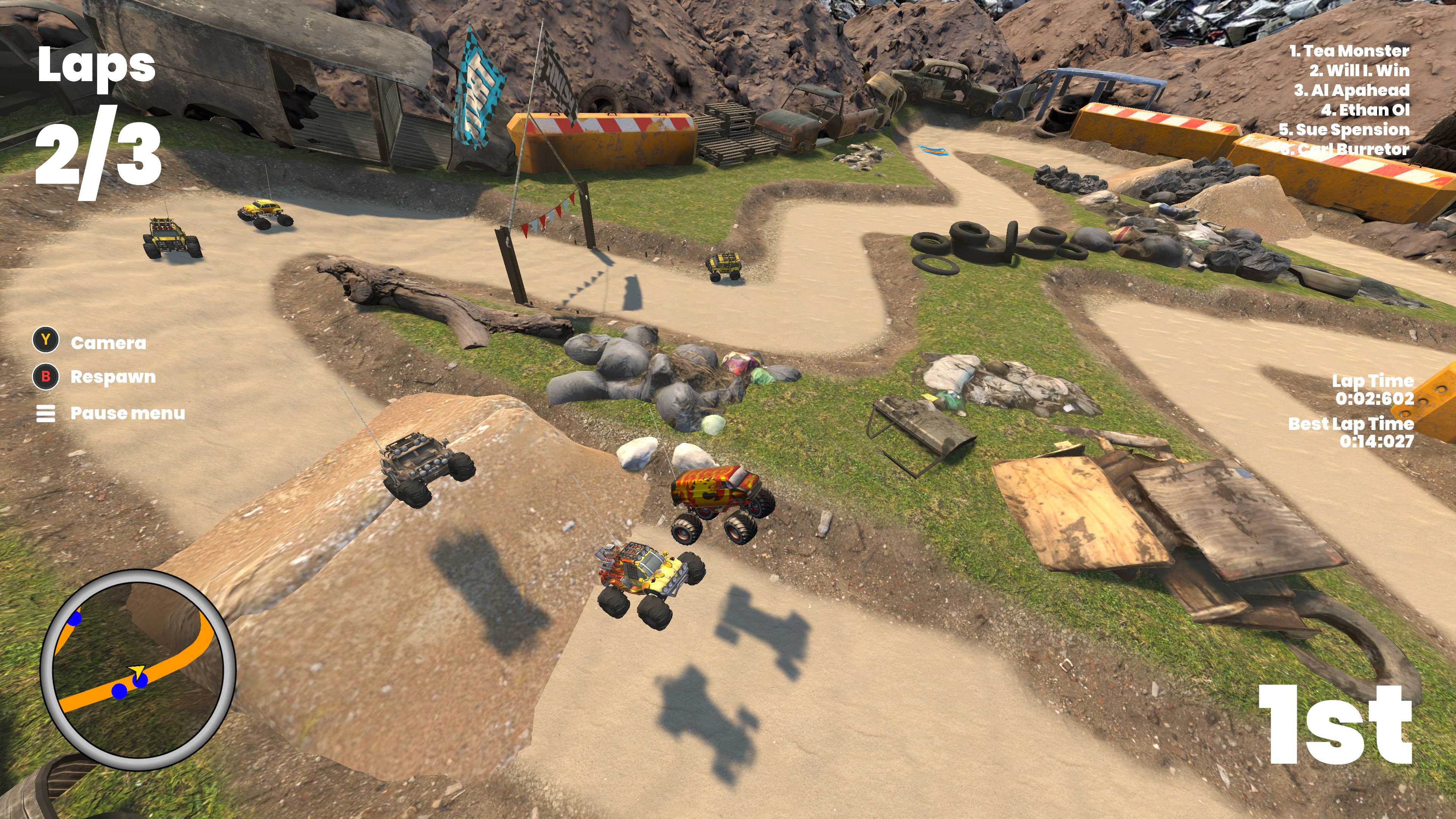Open the Pause menu
The image size is (1456, 819).
point(110,413)
